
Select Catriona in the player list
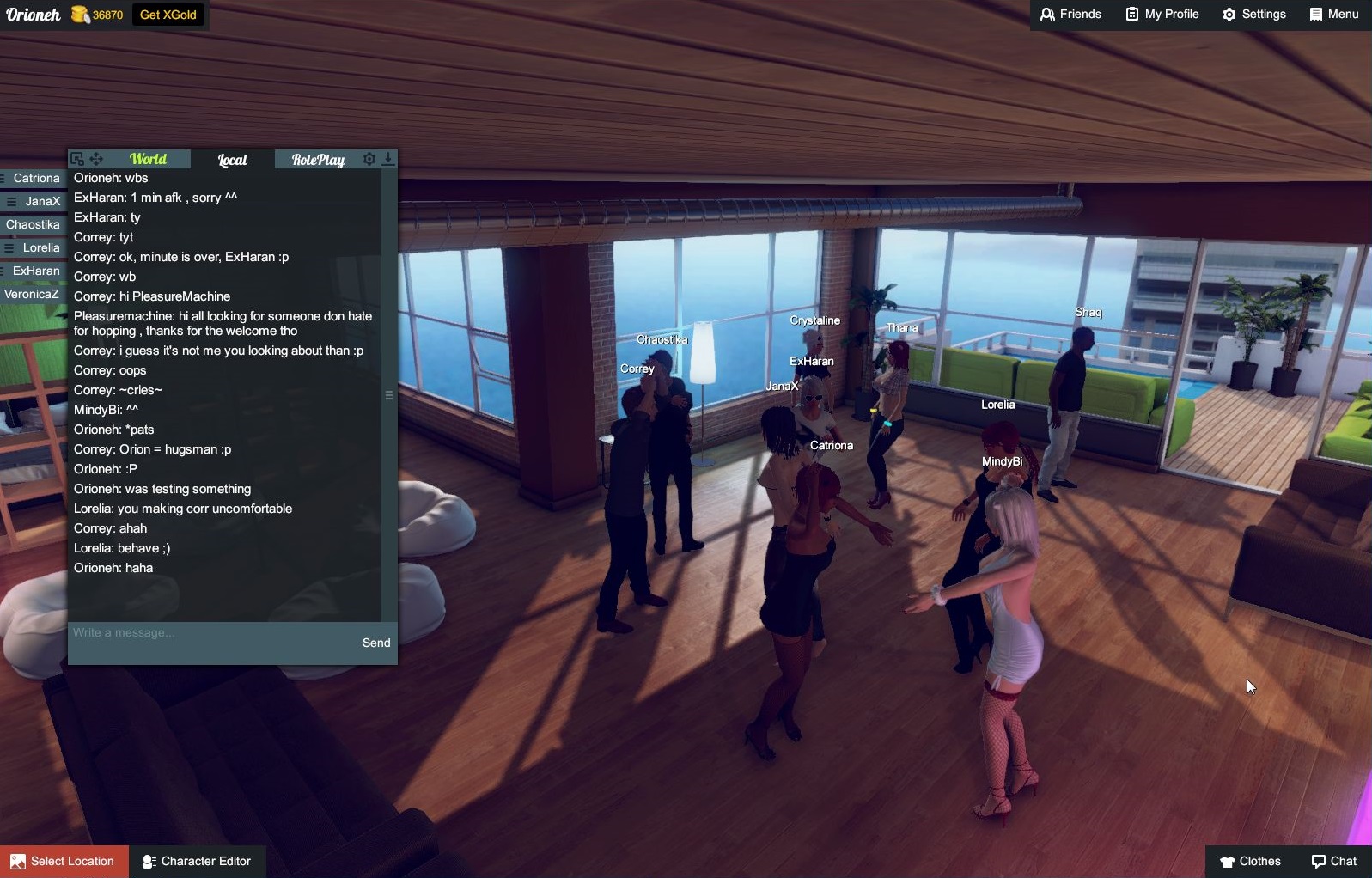click(x=36, y=179)
